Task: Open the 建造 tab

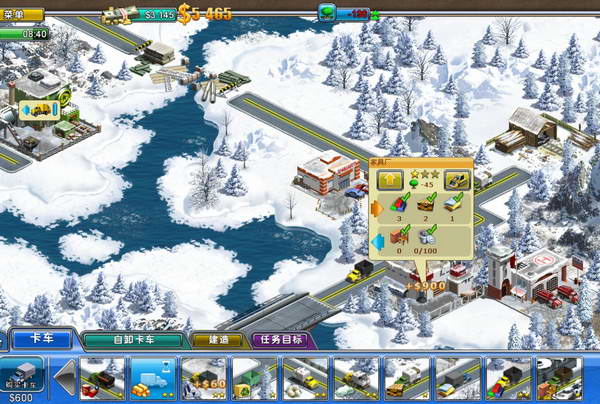Action: (217, 340)
